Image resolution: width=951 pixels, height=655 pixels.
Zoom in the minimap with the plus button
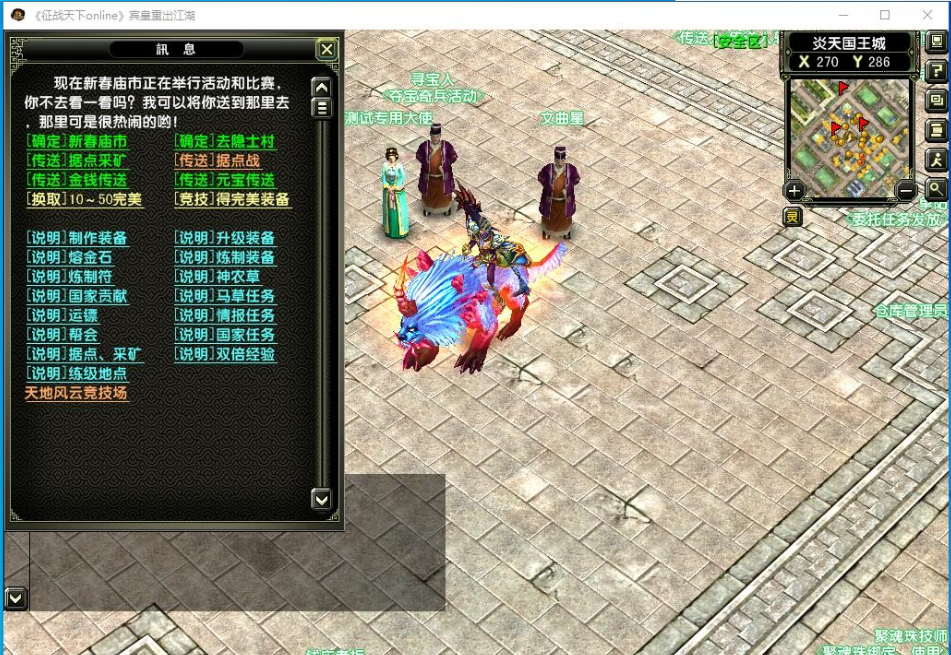tap(795, 190)
